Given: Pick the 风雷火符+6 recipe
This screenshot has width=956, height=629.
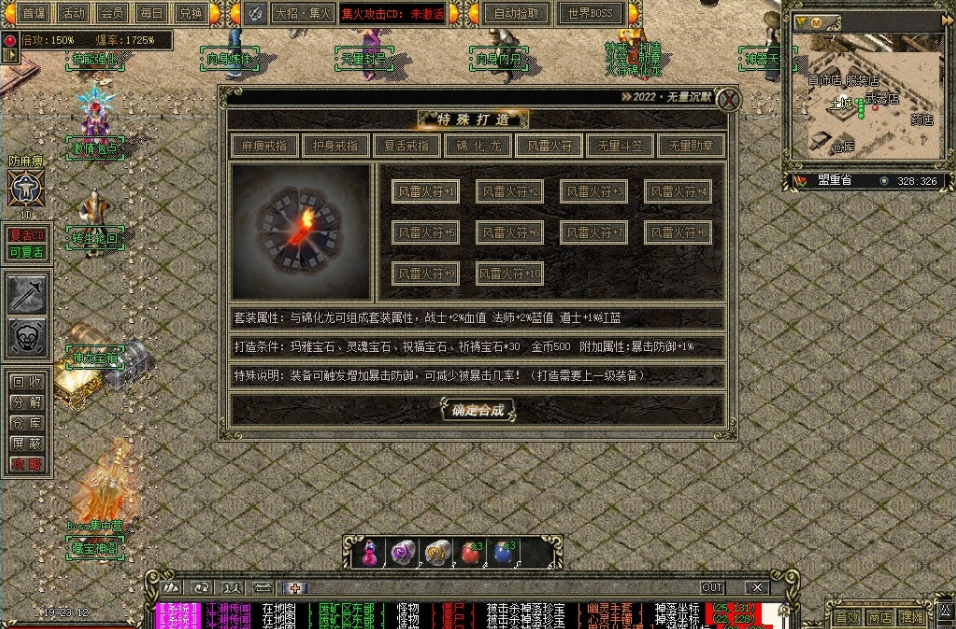Looking at the screenshot, I should (x=510, y=232).
